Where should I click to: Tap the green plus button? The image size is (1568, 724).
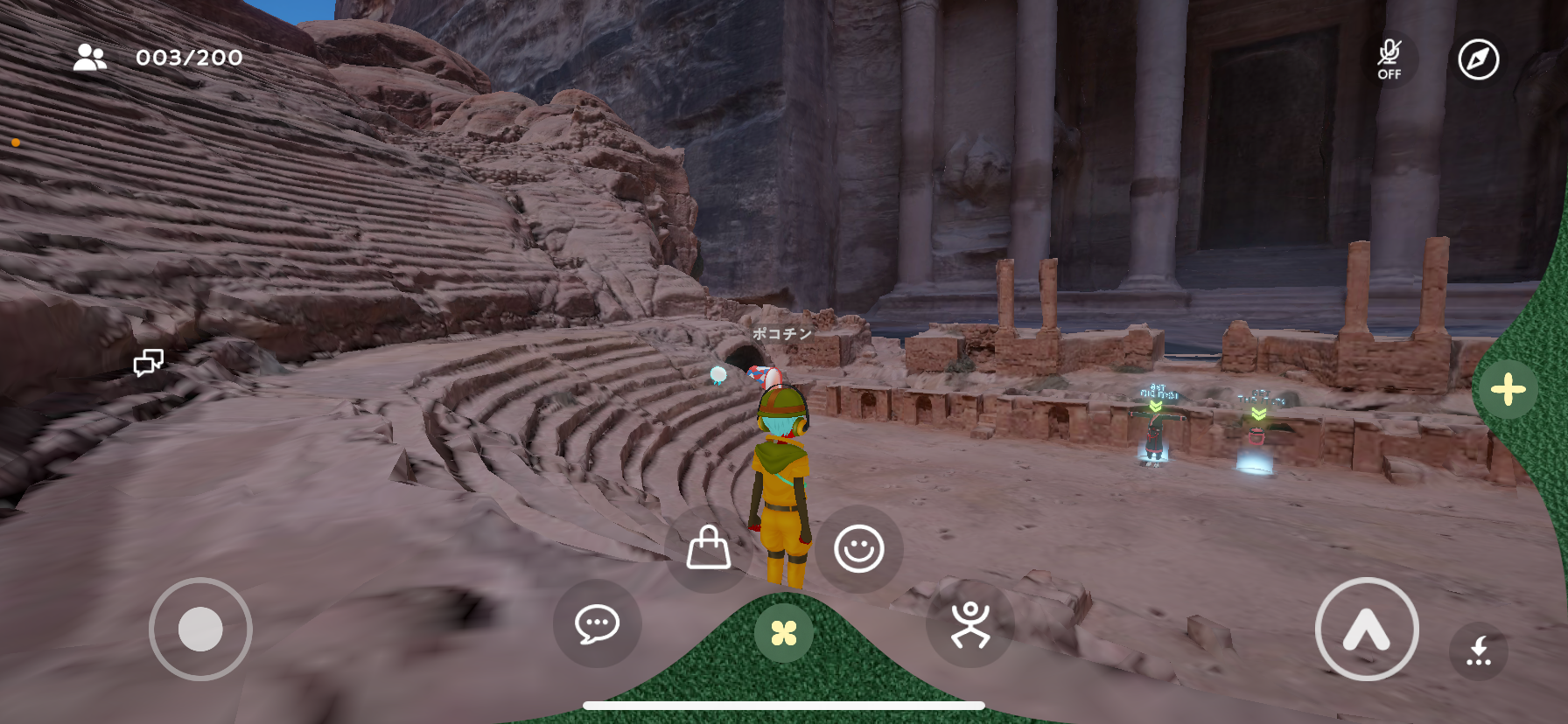tap(1508, 390)
